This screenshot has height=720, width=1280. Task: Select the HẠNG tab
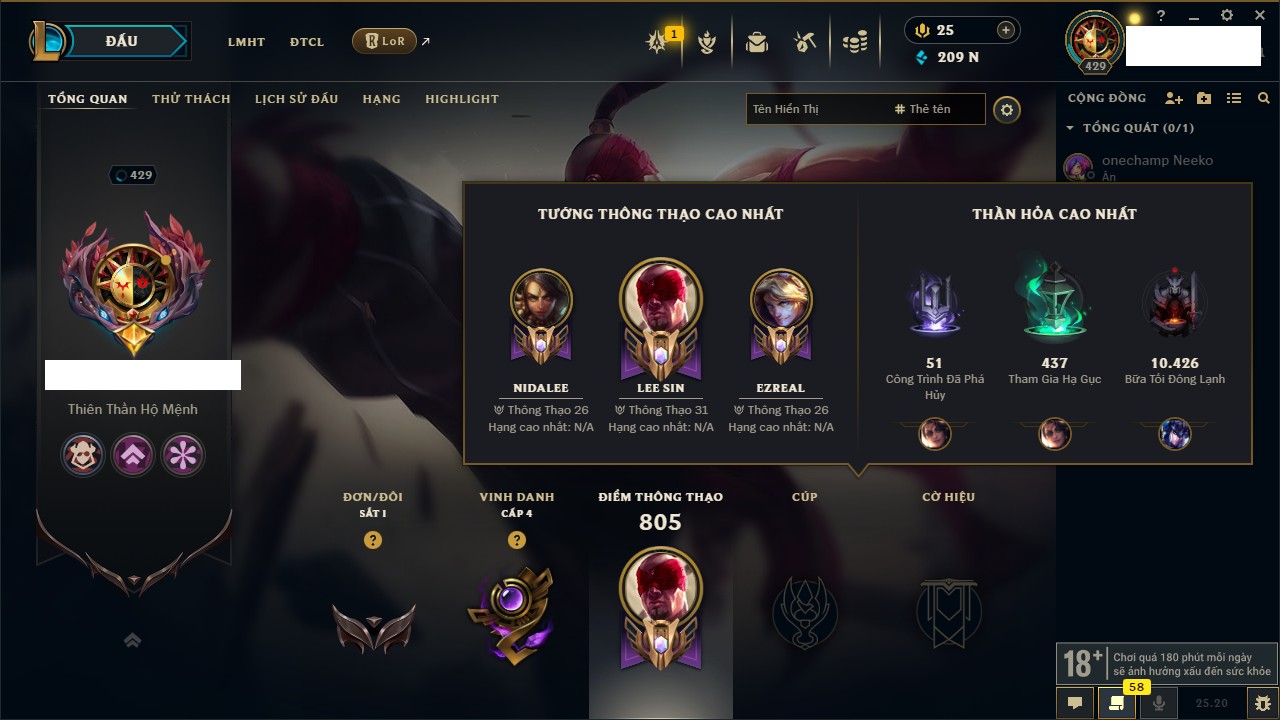381,99
